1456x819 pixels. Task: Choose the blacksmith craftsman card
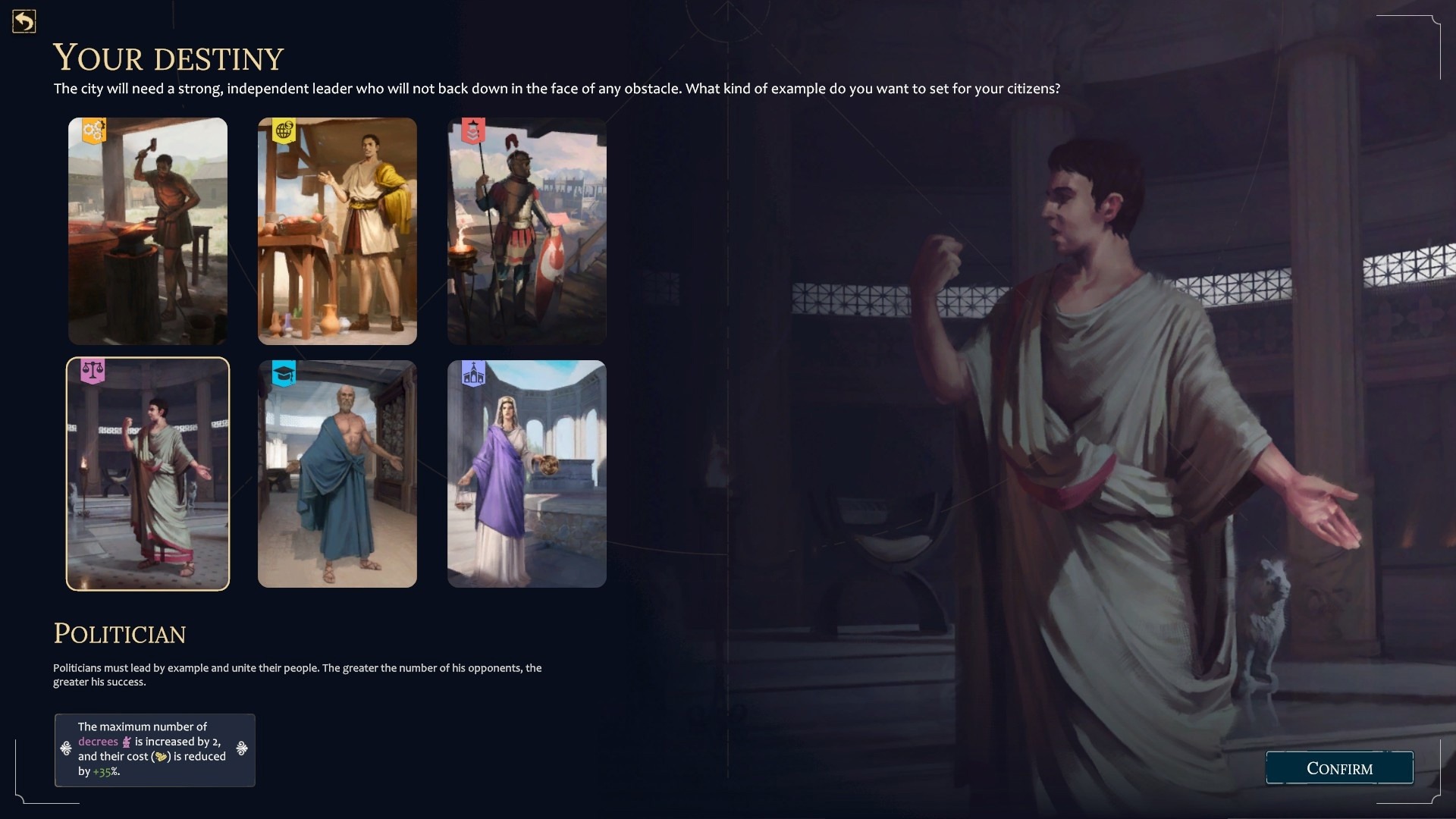click(148, 231)
